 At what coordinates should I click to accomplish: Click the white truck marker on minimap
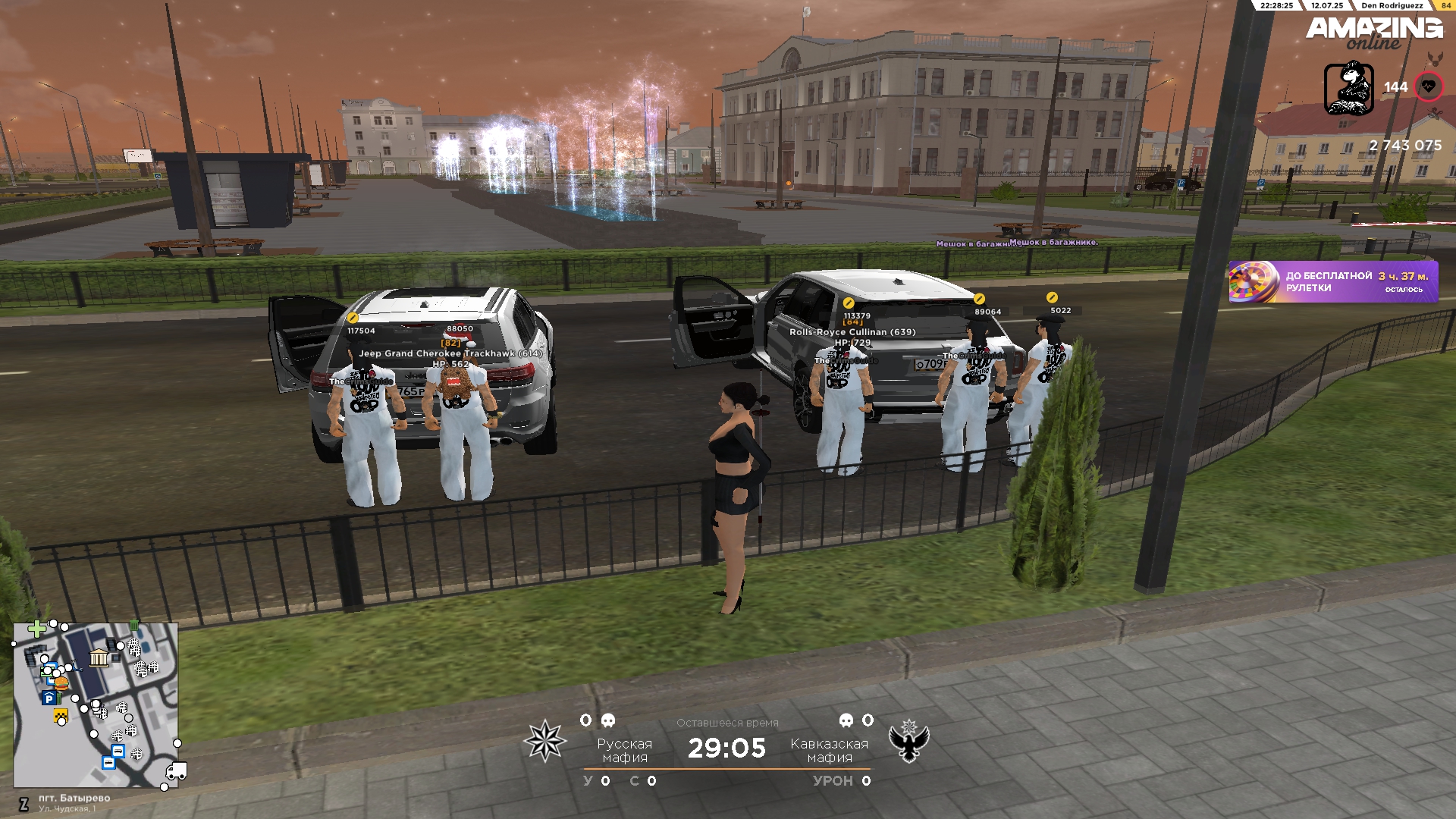click(176, 771)
